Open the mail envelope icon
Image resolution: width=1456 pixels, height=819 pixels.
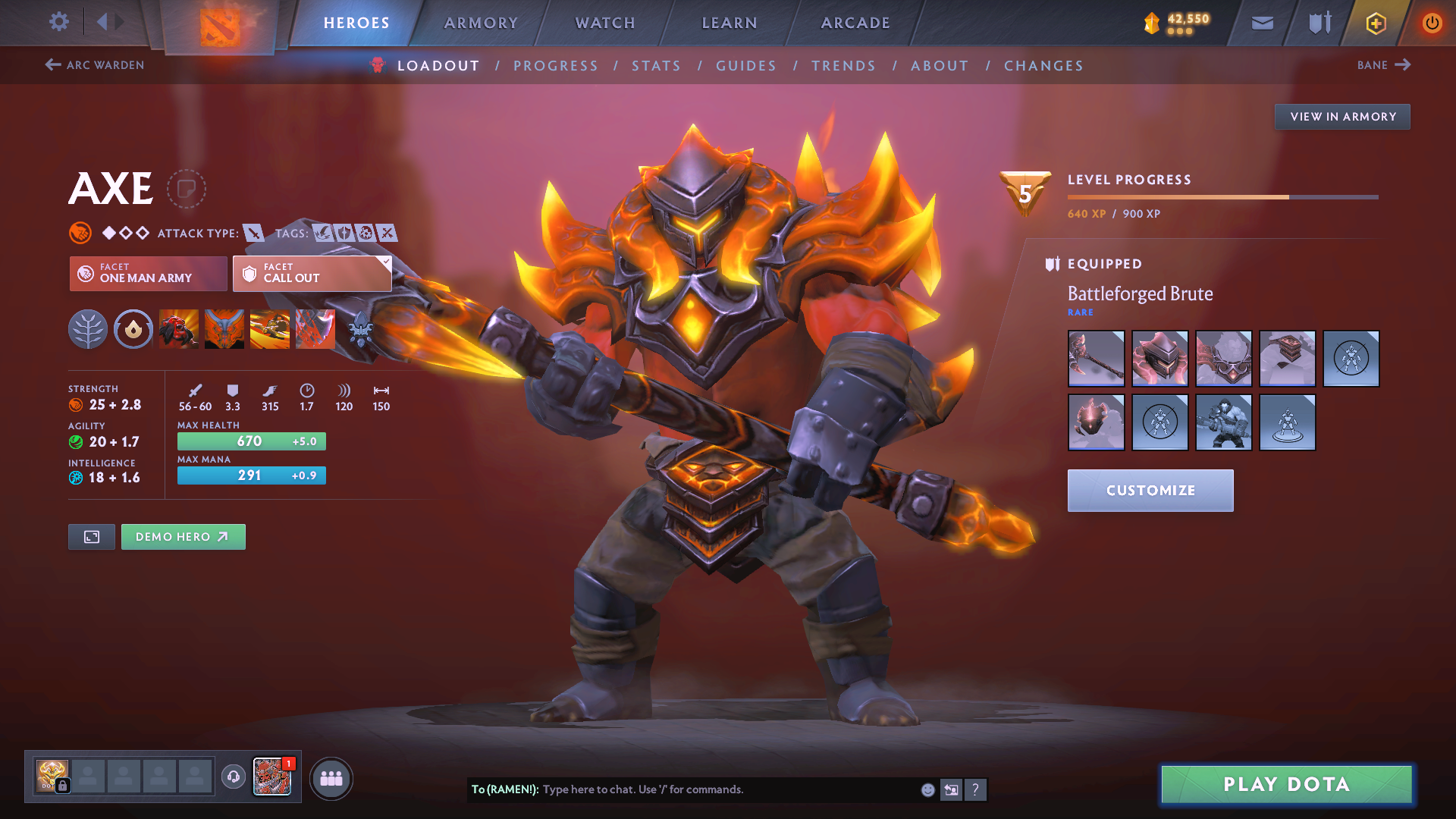point(1261,22)
